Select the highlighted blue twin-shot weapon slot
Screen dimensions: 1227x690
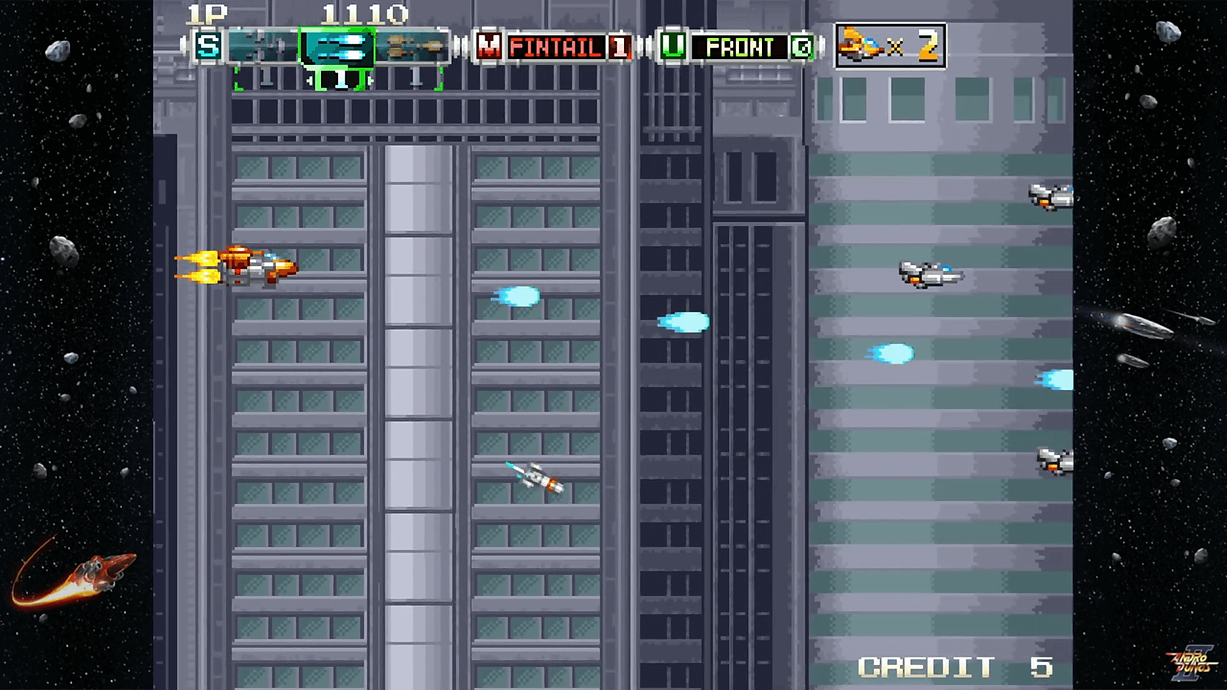click(x=338, y=46)
